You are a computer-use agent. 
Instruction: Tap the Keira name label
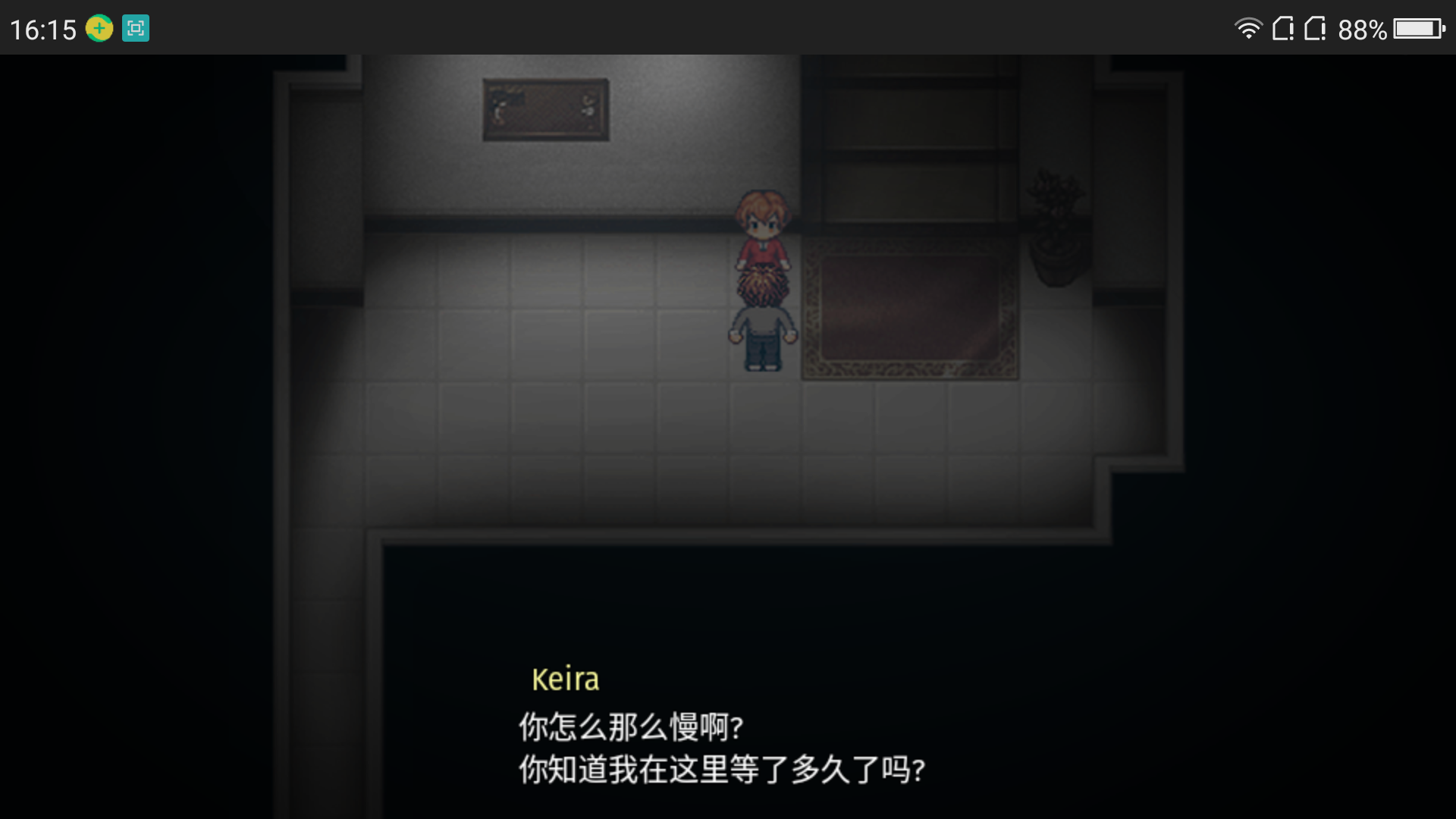565,679
